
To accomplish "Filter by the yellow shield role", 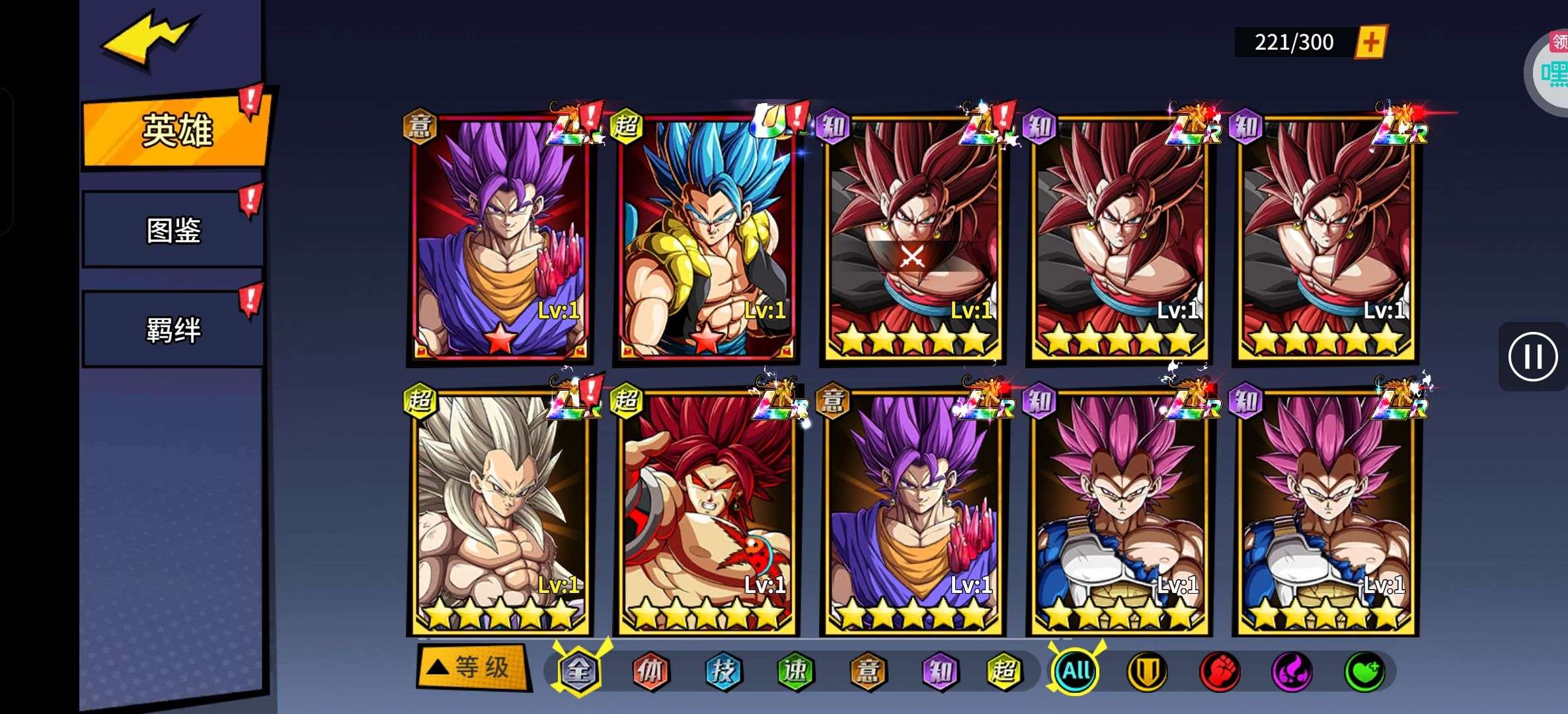I will coord(1147,671).
